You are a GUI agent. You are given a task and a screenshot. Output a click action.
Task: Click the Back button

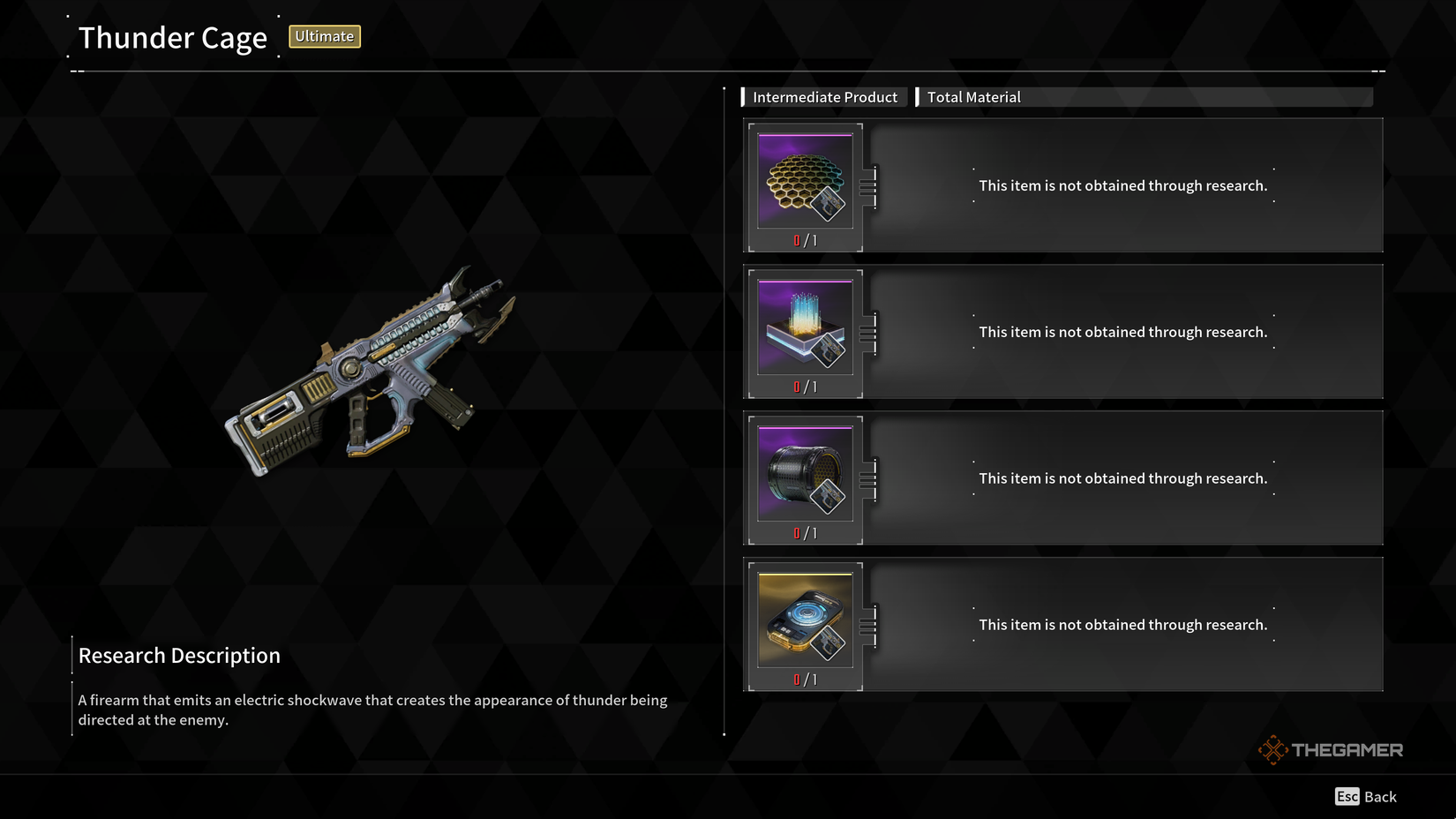pyautogui.click(x=1366, y=797)
